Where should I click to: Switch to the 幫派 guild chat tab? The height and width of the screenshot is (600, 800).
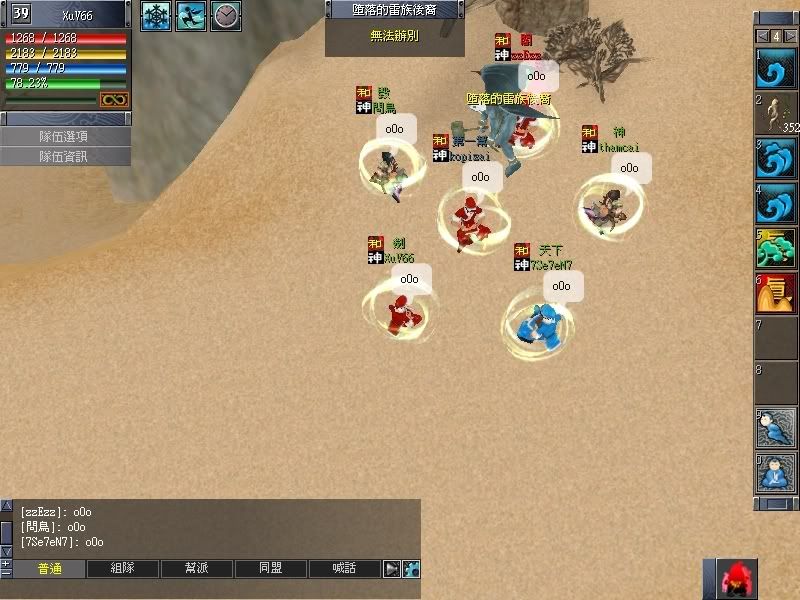197,568
